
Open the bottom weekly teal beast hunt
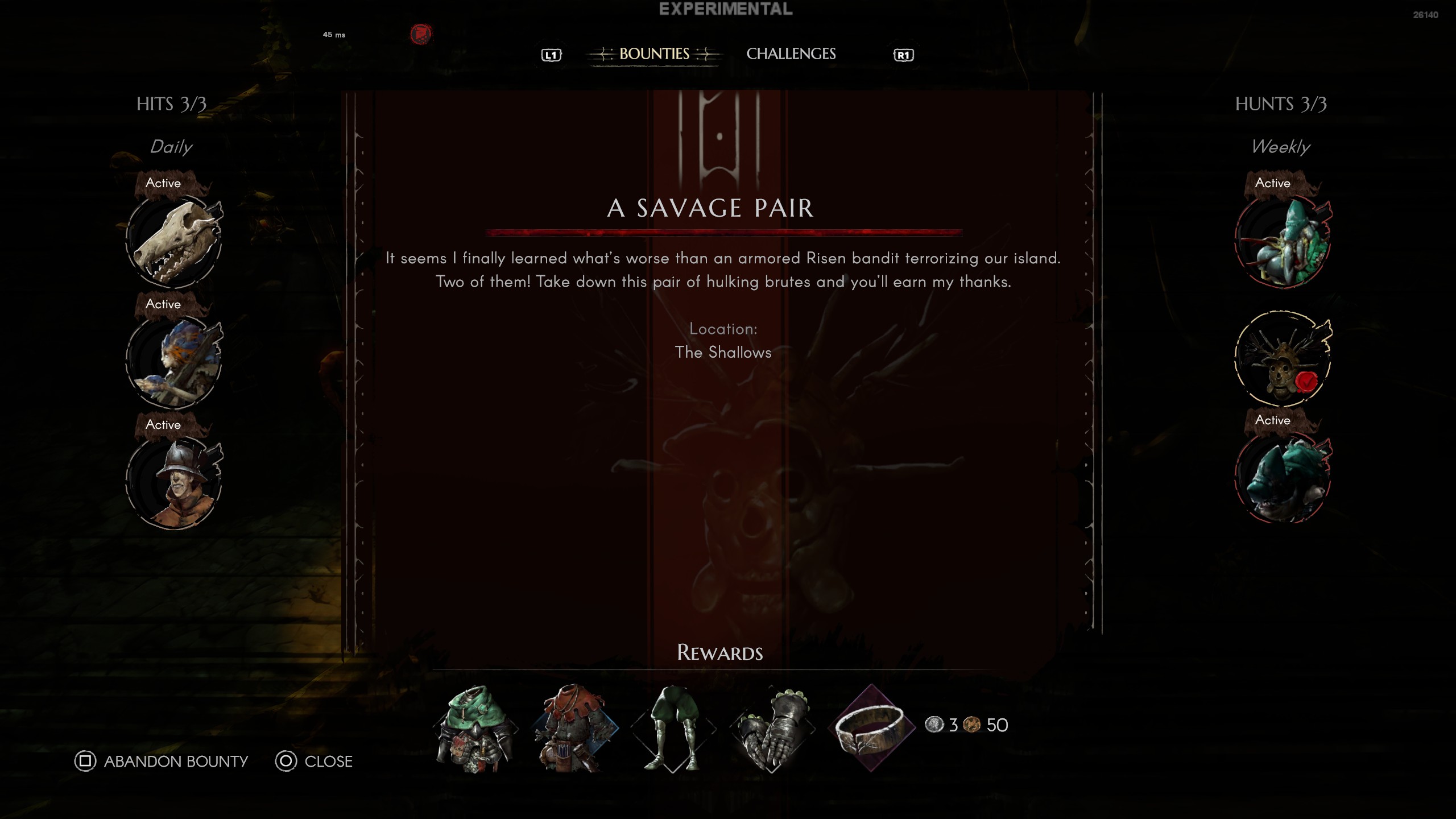pos(1283,479)
